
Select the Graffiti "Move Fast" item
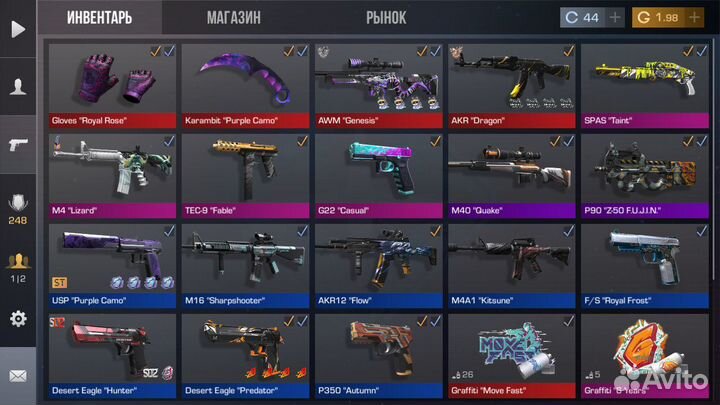coord(511,354)
